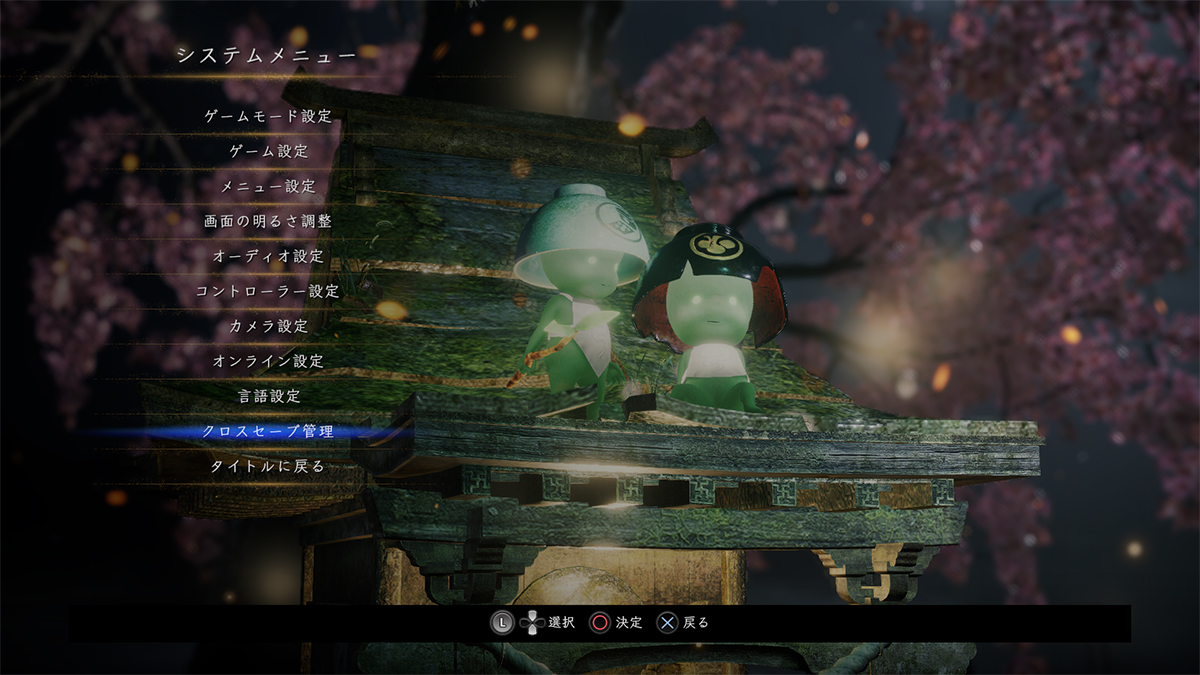Open the highlighted クロスセーブ管理 entry
Image resolution: width=1200 pixels, height=675 pixels.
268,432
